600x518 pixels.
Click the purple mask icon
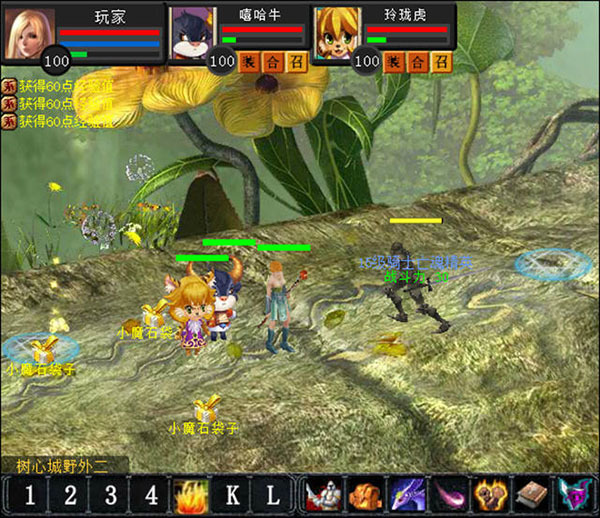click(571, 495)
